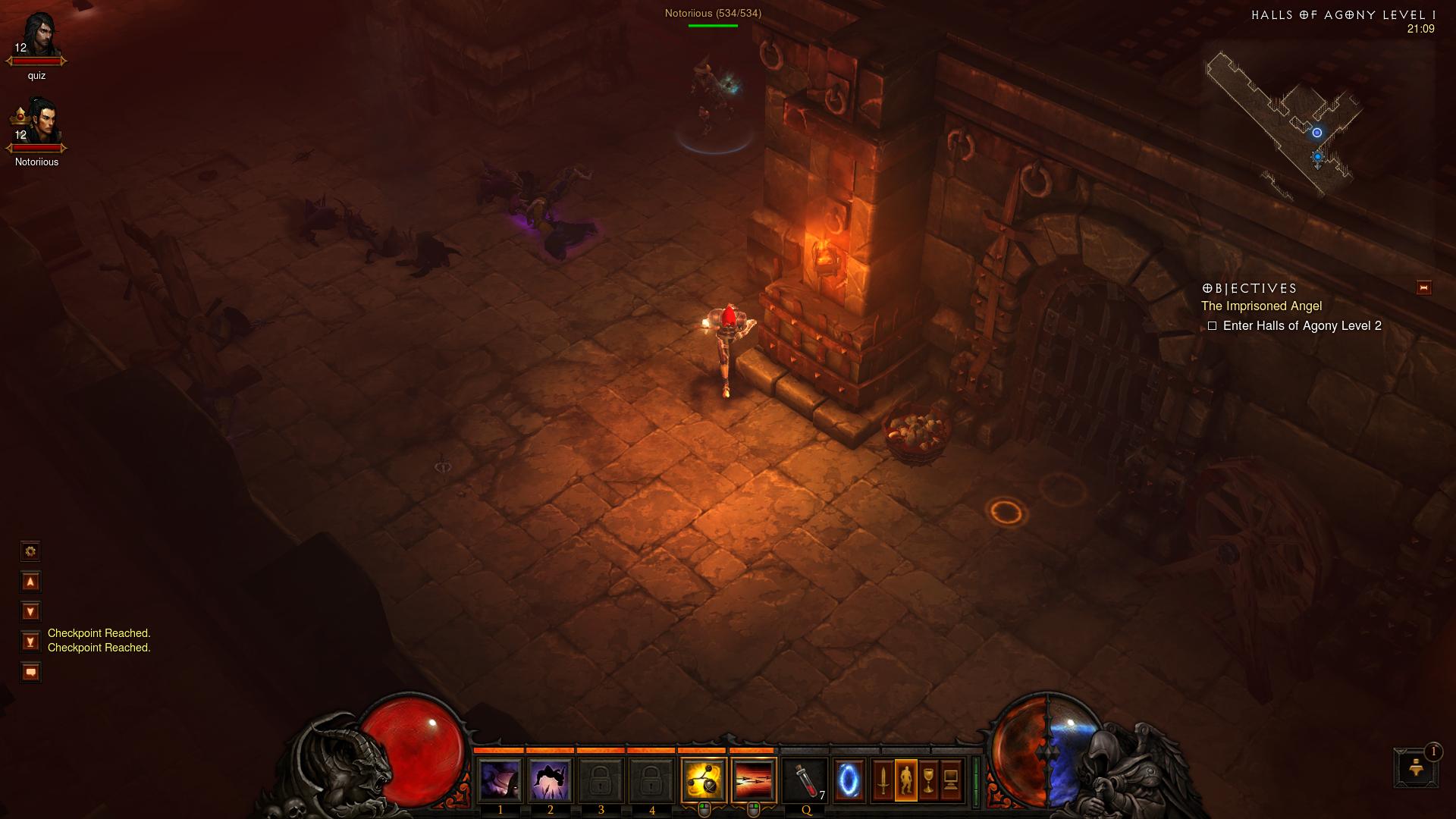Viewport: 1456px width, 819px height.
Task: Select the Notoriious party portrait
Action: coord(36,123)
